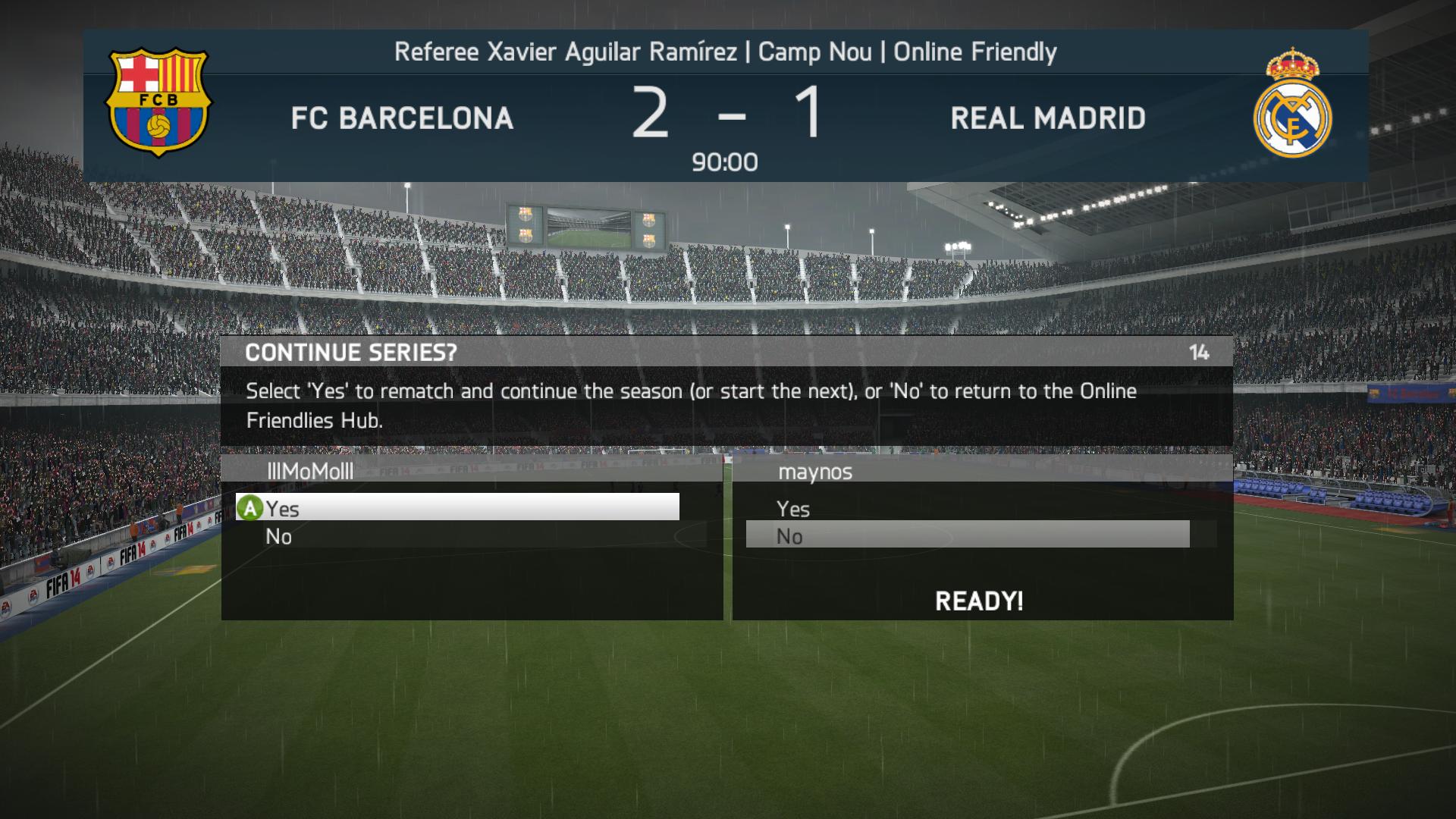The height and width of the screenshot is (819, 1456).
Task: Choose Yes under IIIMoMoIII to rematch
Action: [x=457, y=507]
